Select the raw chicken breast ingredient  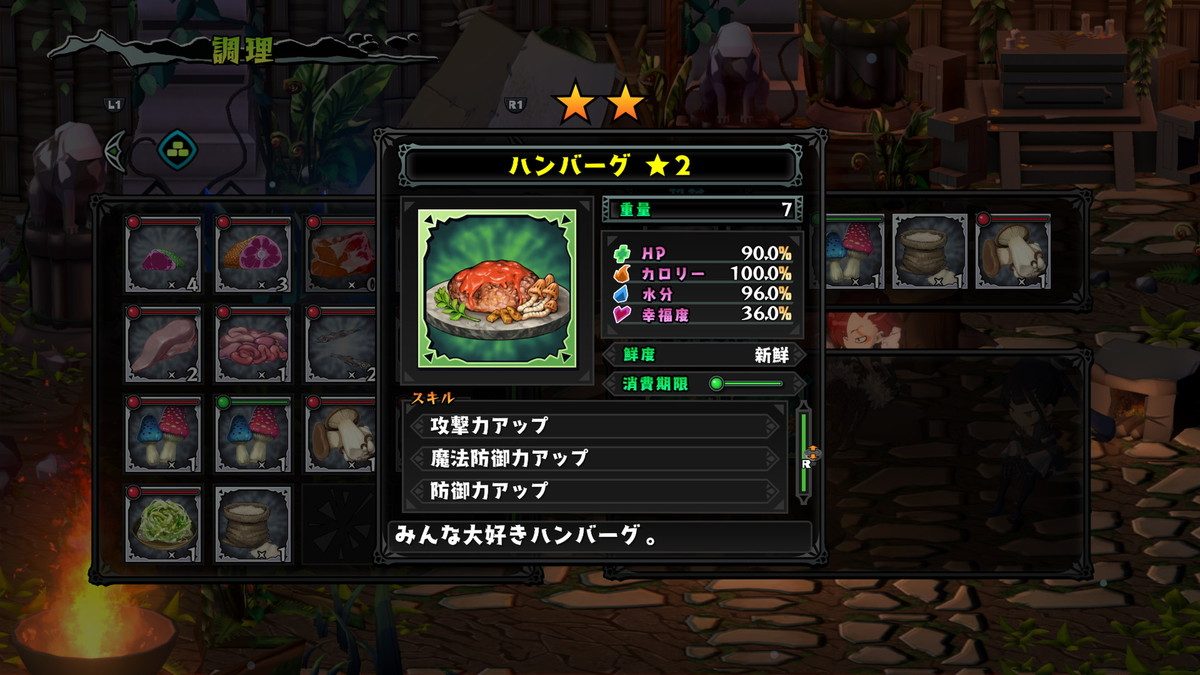pyautogui.click(x=163, y=344)
